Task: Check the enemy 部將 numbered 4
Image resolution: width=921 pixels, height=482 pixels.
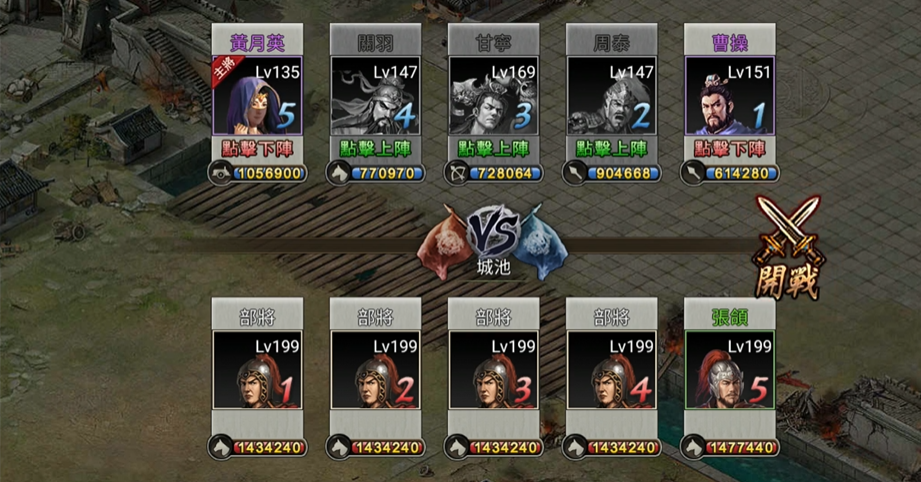Action: [x=611, y=370]
